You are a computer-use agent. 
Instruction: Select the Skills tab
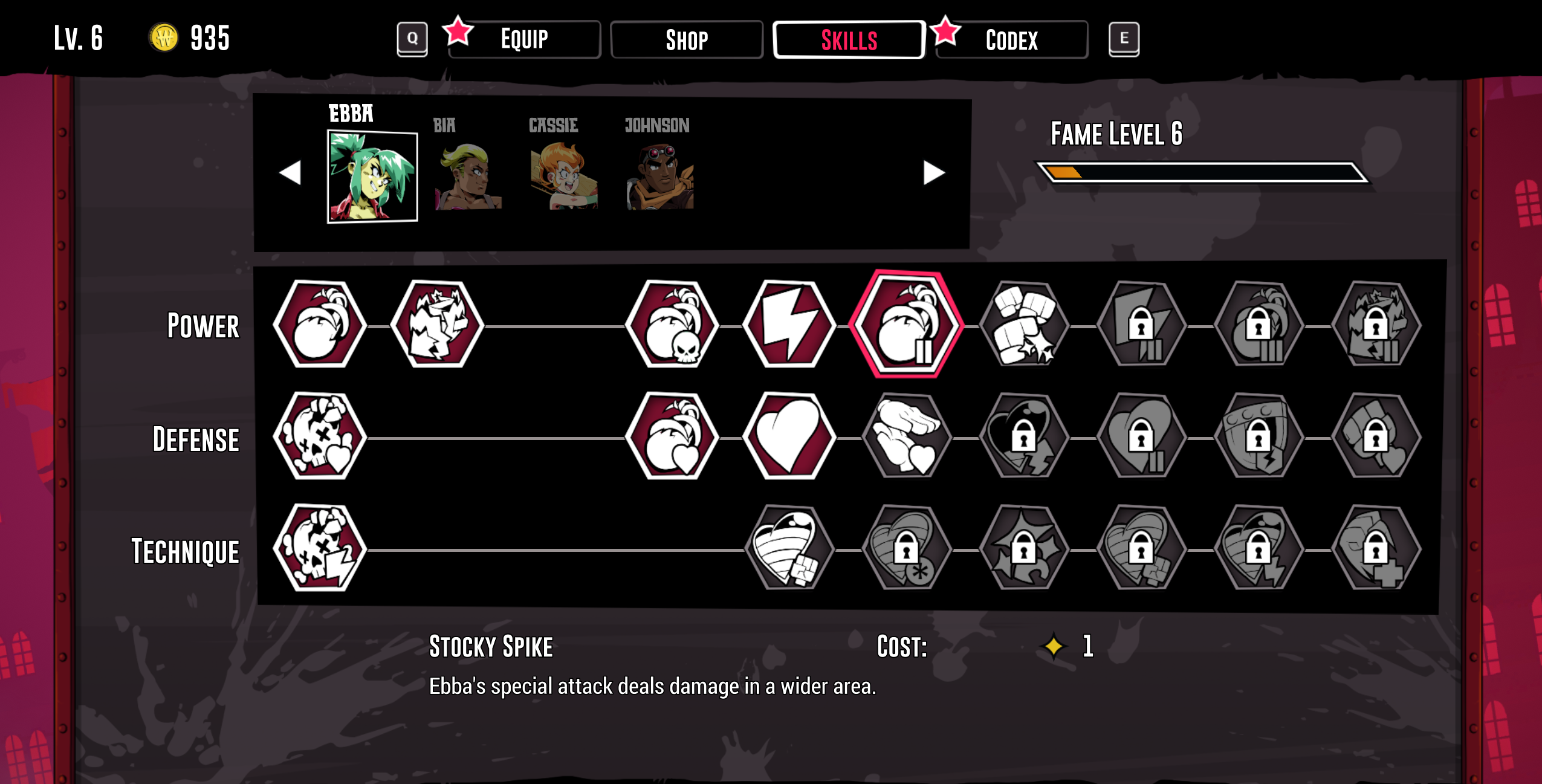(849, 40)
